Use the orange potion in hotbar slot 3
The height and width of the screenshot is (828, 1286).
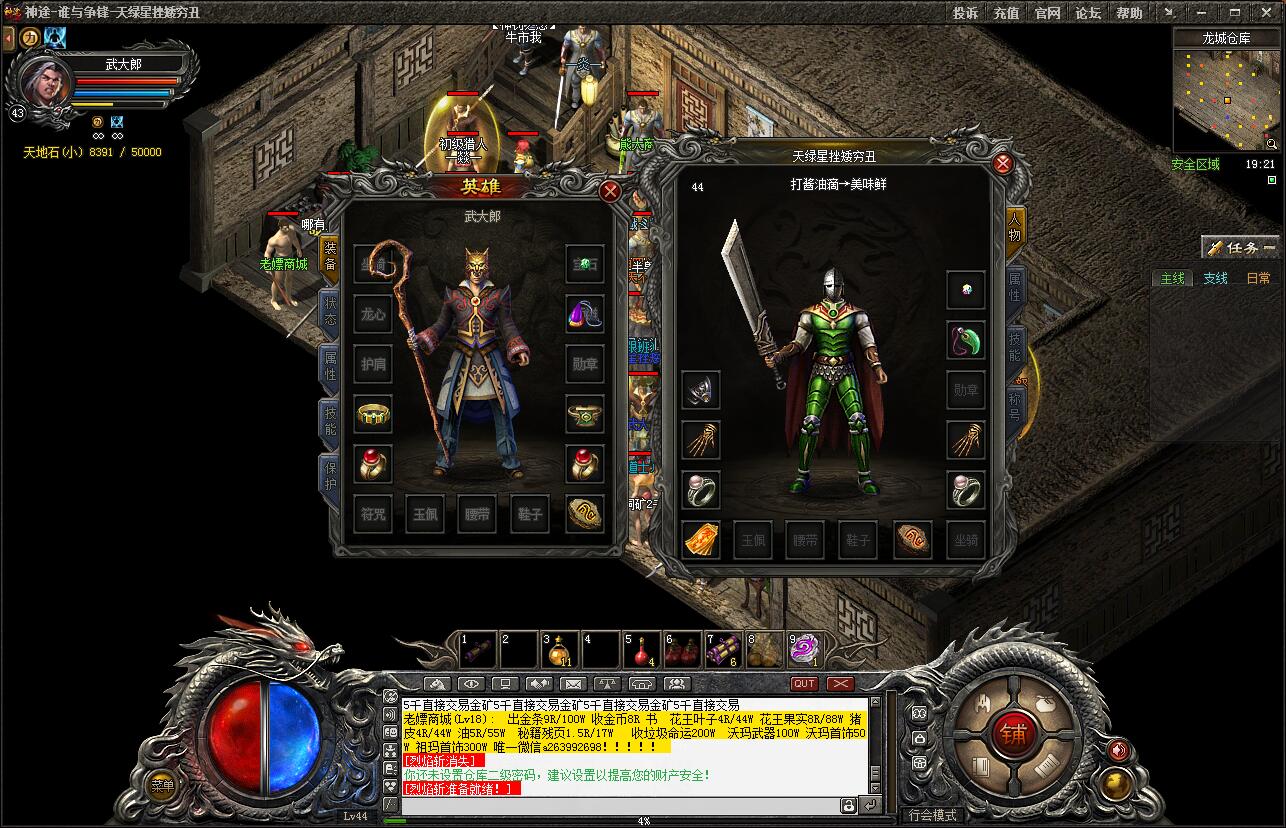coord(558,651)
